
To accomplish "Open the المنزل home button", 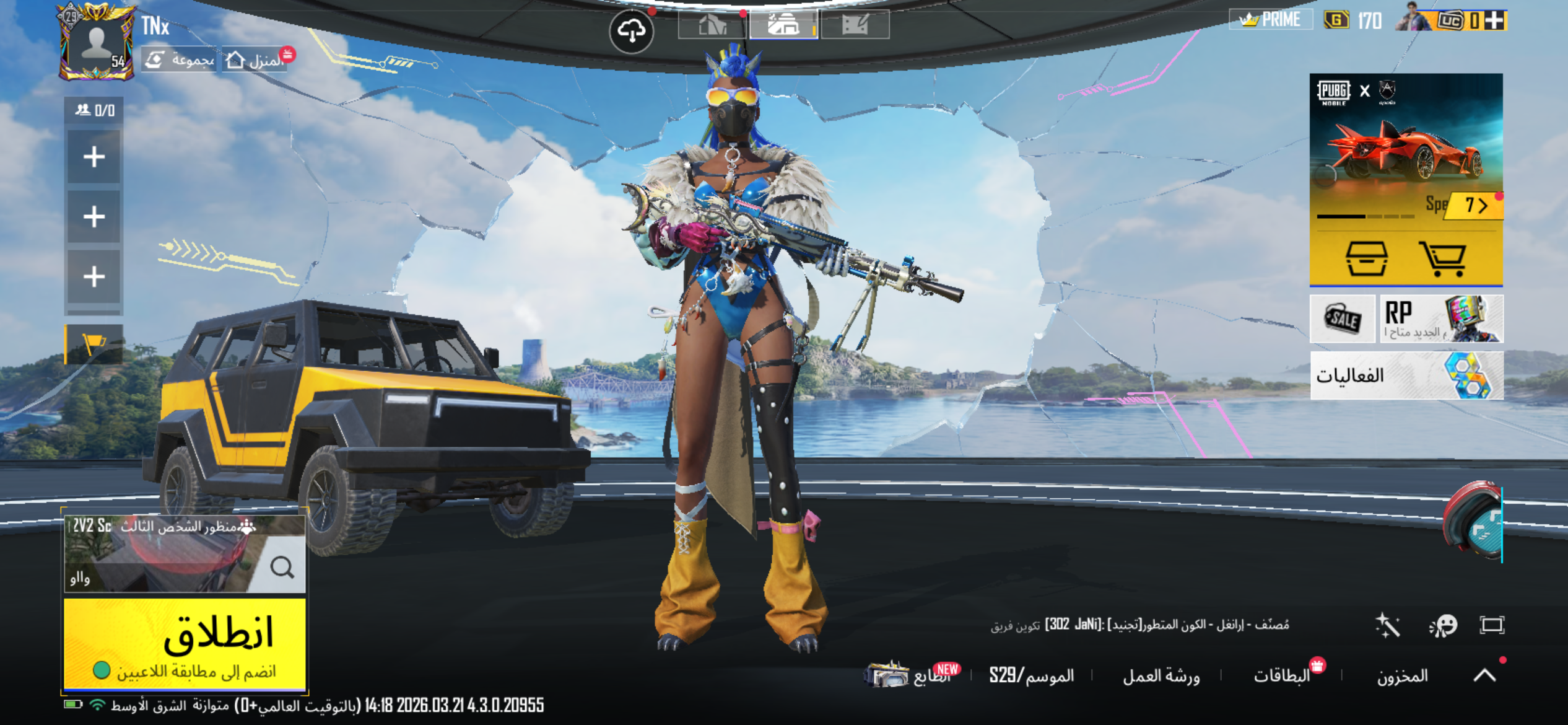I will (x=255, y=60).
